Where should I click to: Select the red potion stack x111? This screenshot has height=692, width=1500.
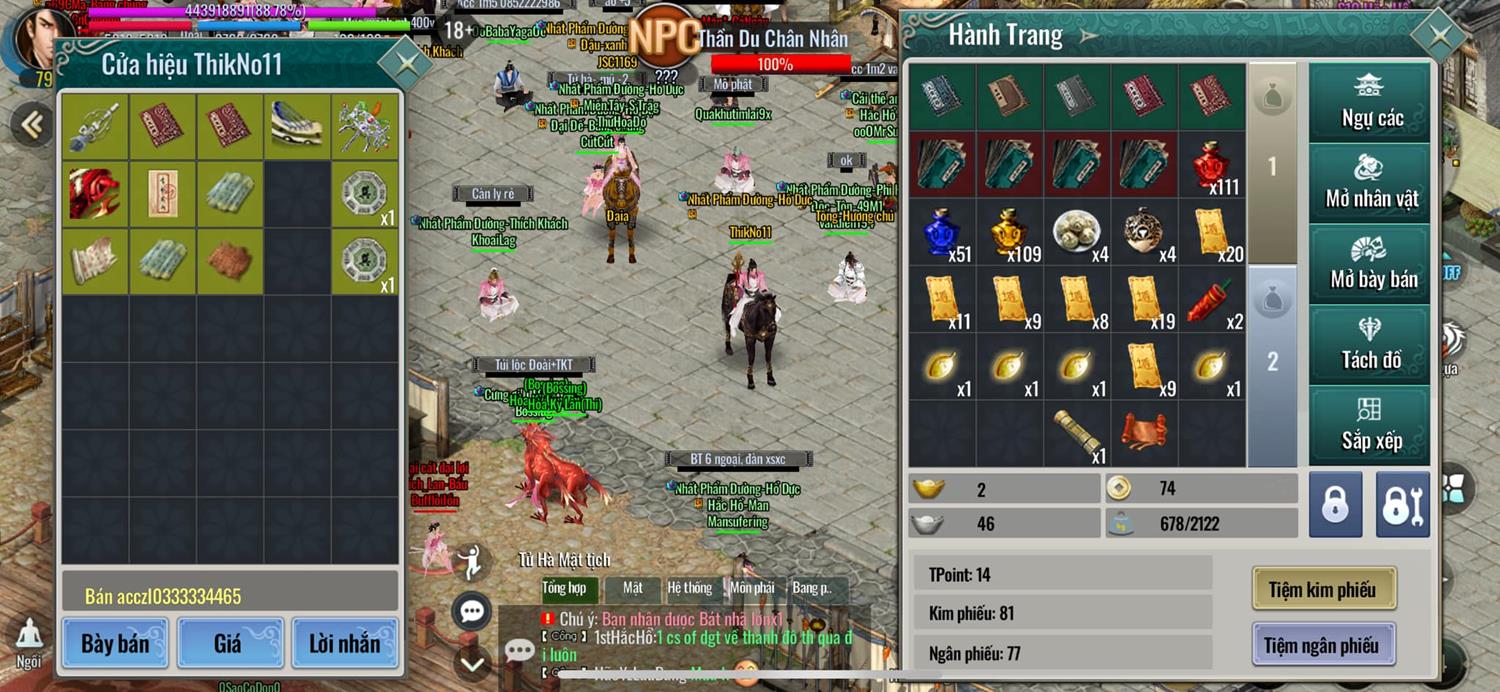point(1212,165)
